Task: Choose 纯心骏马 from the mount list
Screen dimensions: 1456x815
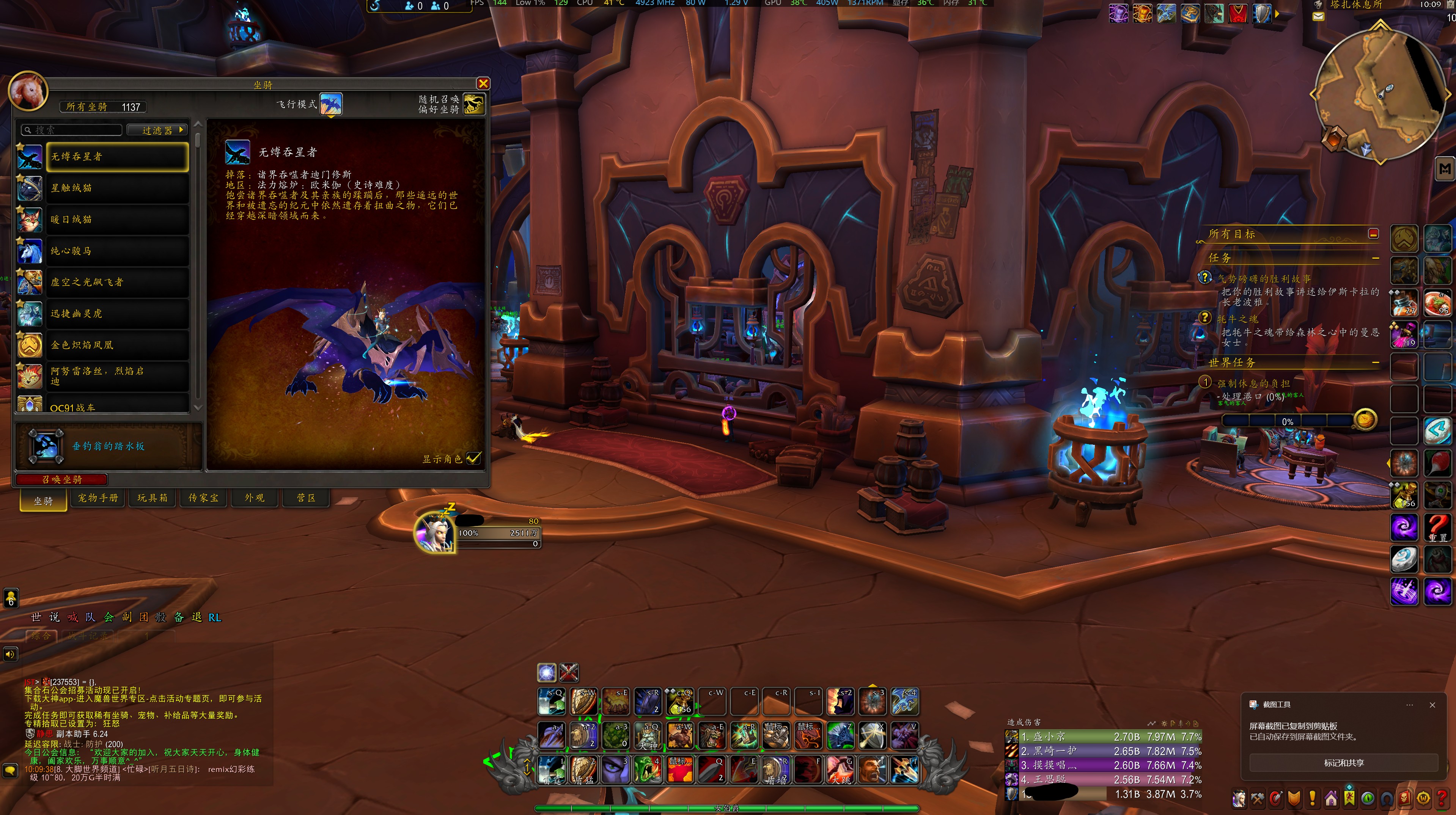Action: [117, 251]
